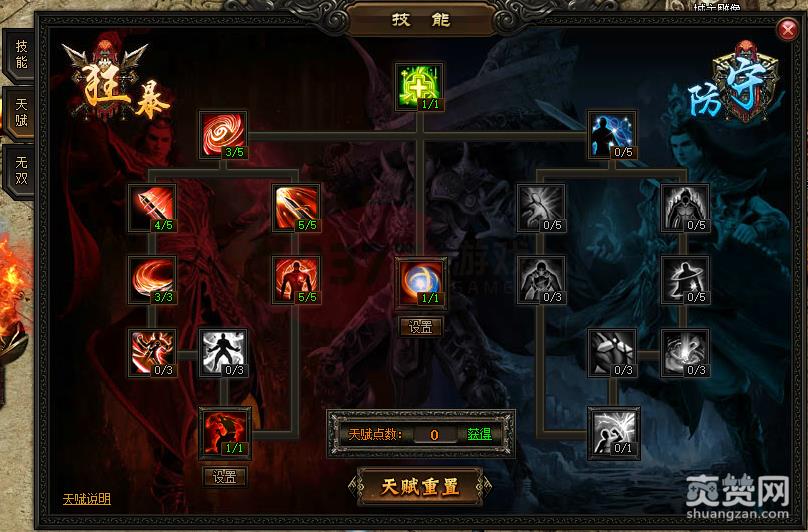Choose the red crescent slash talent at 3/3

153,278
